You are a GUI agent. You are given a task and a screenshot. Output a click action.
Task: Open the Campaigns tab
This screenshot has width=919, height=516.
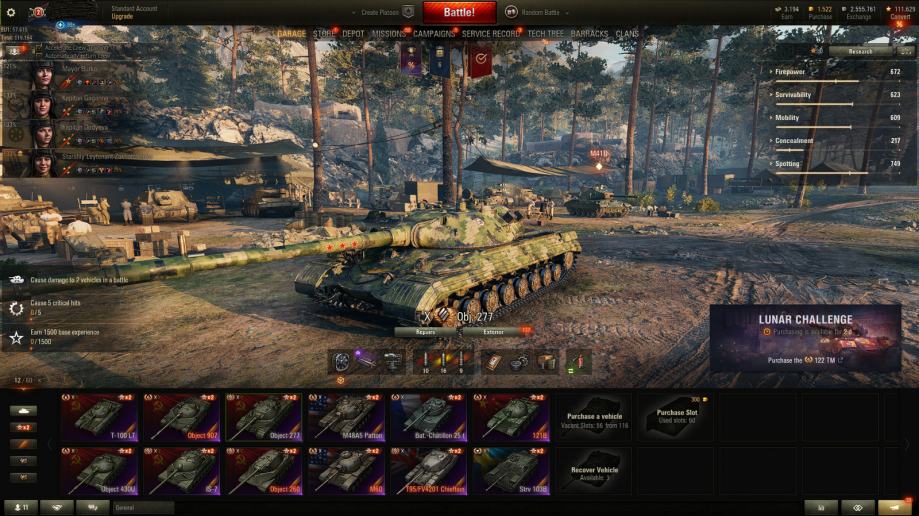434,34
